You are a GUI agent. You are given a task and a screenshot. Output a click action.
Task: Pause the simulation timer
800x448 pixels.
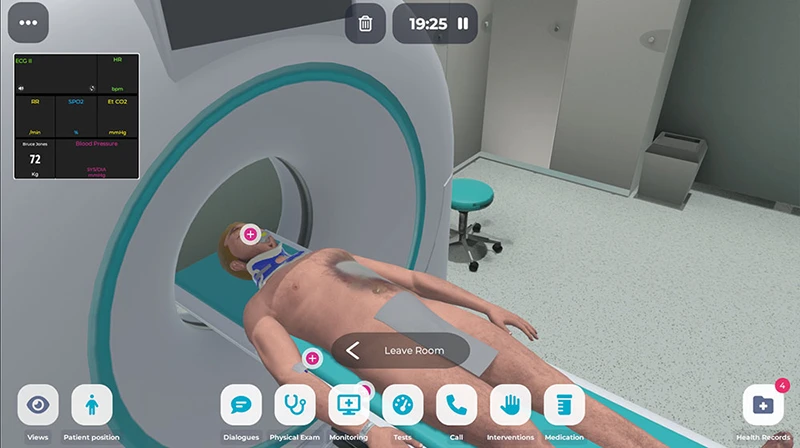[x=463, y=23]
